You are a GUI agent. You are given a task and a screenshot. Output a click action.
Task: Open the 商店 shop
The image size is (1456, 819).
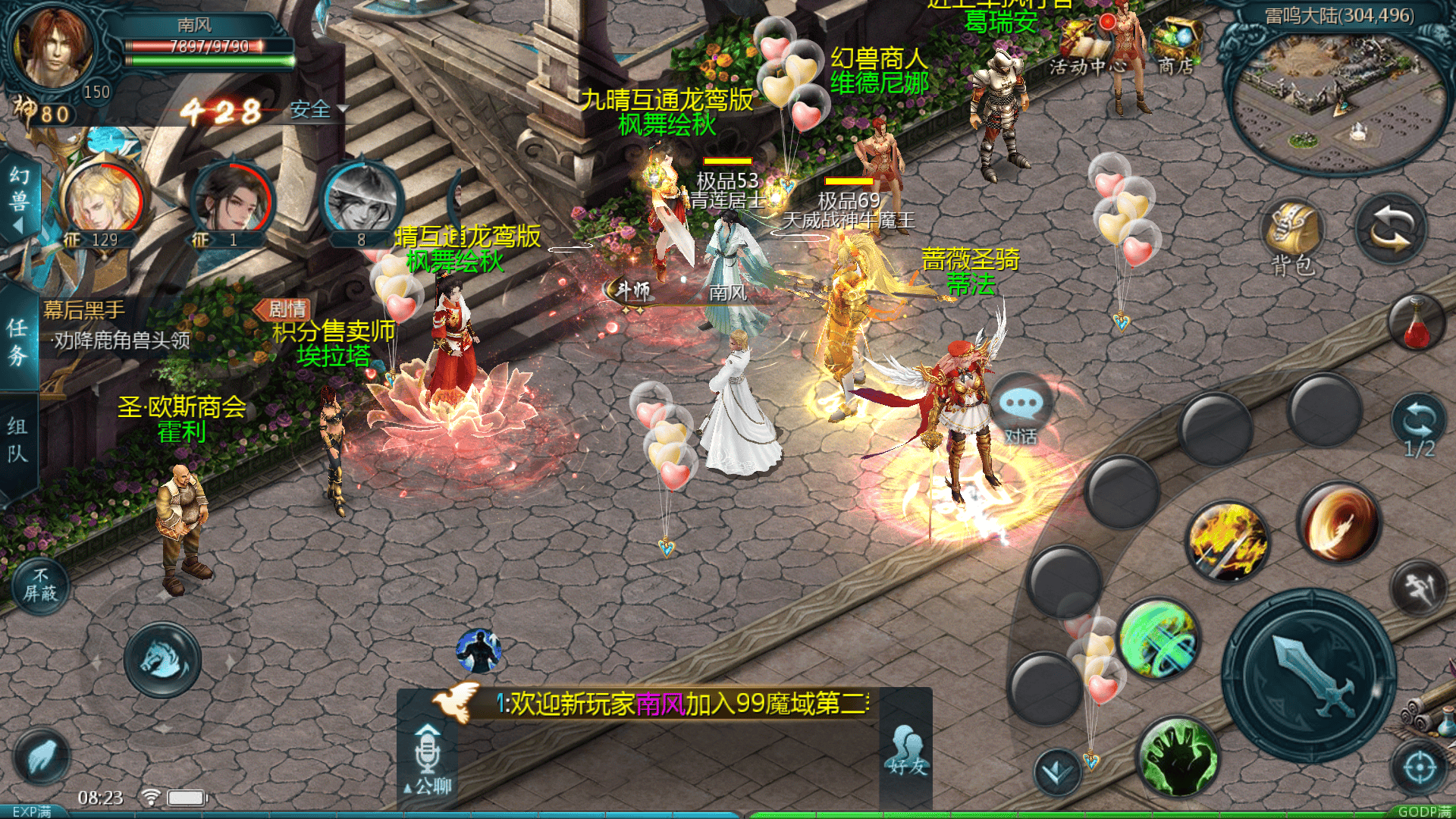(1175, 45)
